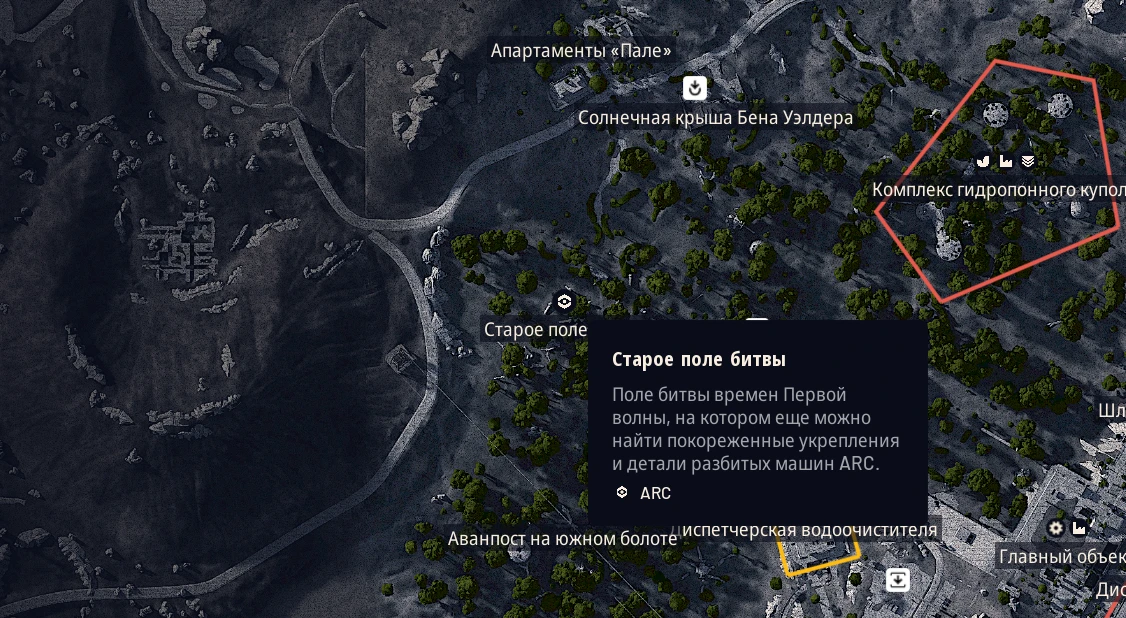Click the ARC marker above Старое поле label
Viewport: 1126px width, 618px height.
tap(564, 302)
